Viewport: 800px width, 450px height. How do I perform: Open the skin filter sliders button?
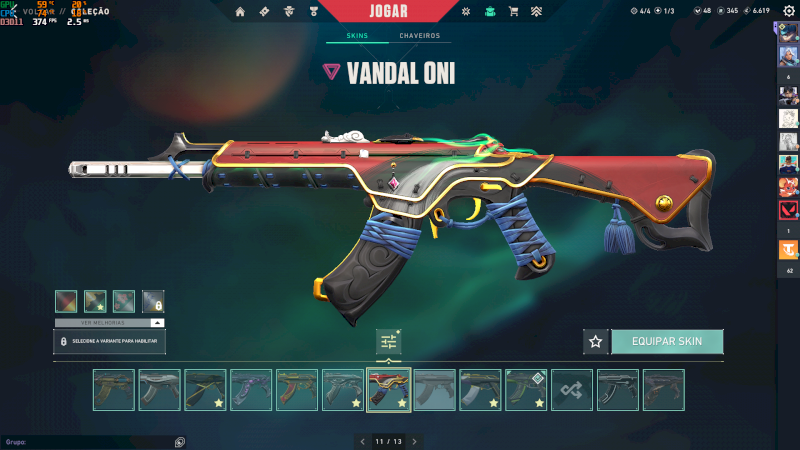[389, 341]
